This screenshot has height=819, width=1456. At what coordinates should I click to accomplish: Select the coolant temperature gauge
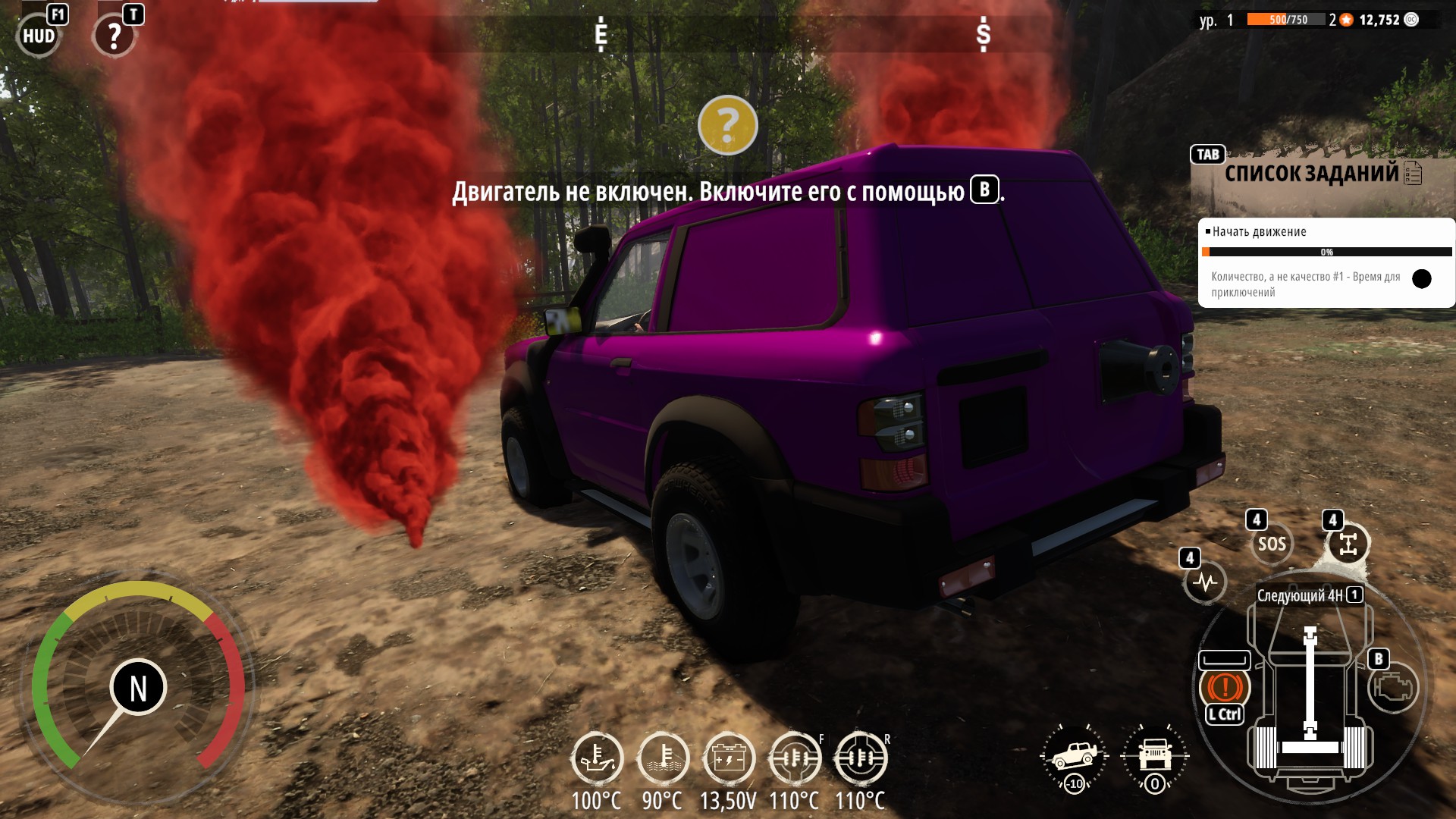click(x=663, y=758)
